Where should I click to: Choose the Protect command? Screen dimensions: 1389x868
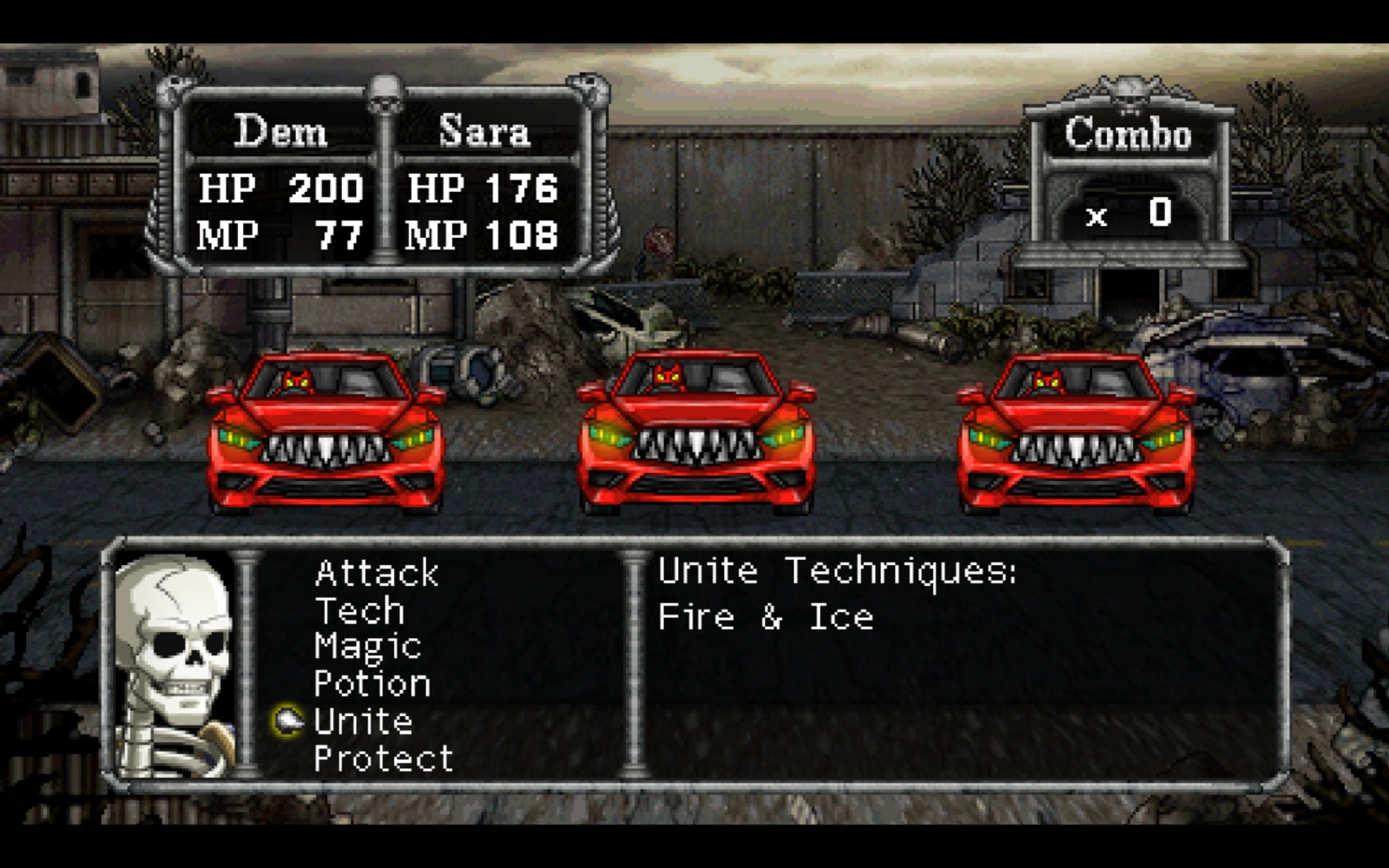(384, 759)
